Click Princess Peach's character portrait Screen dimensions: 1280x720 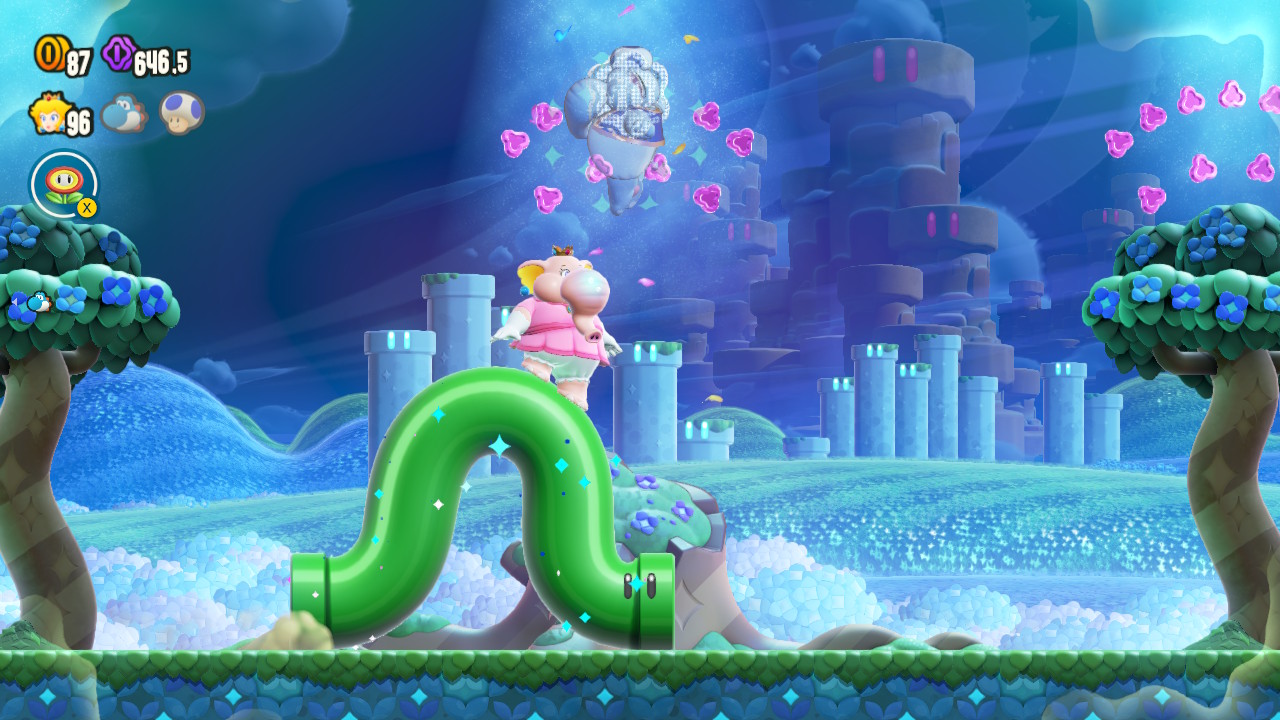click(47, 114)
